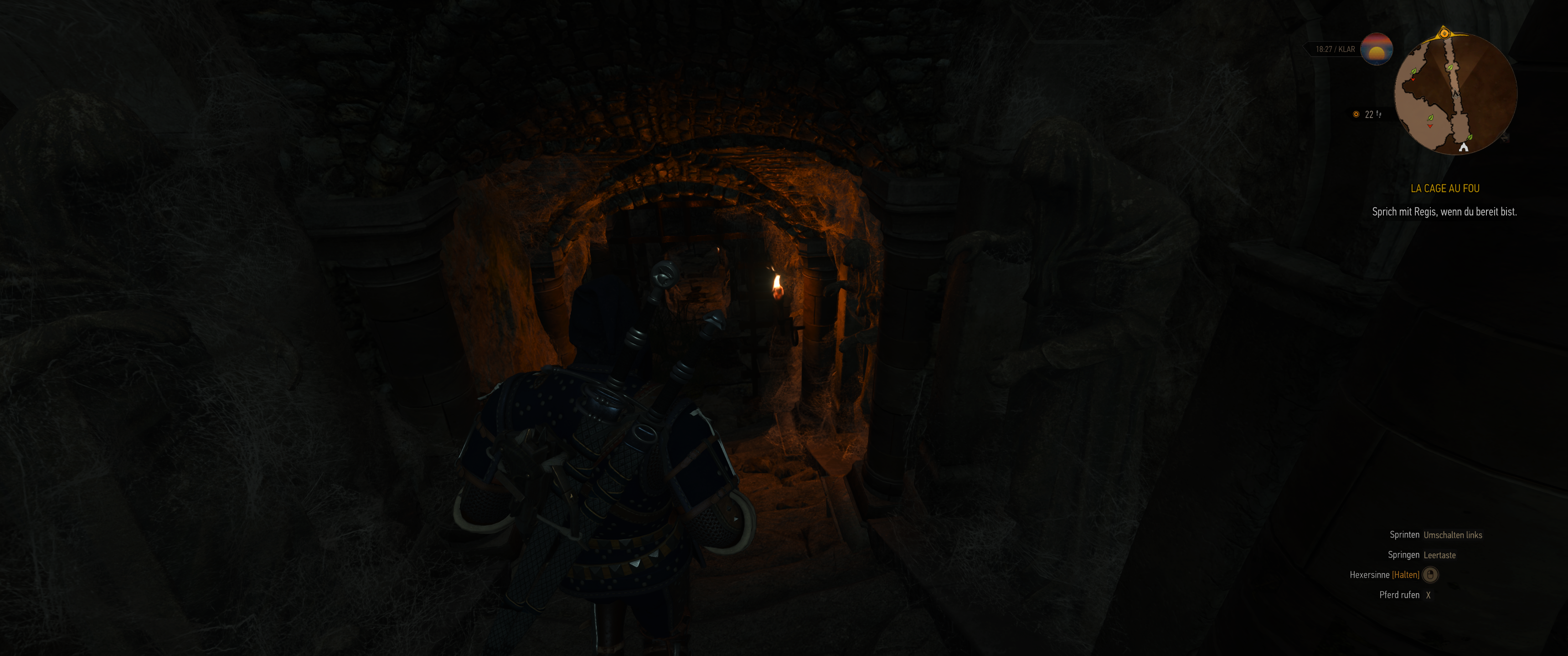
Task: Click the white player arrow on the minimap
Action: pyautogui.click(x=1455, y=94)
